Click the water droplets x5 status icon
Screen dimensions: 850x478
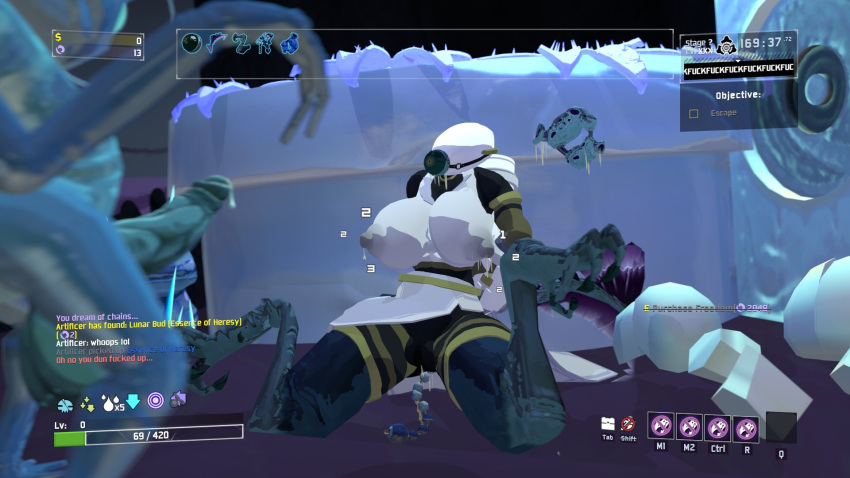pyautogui.click(x=109, y=402)
